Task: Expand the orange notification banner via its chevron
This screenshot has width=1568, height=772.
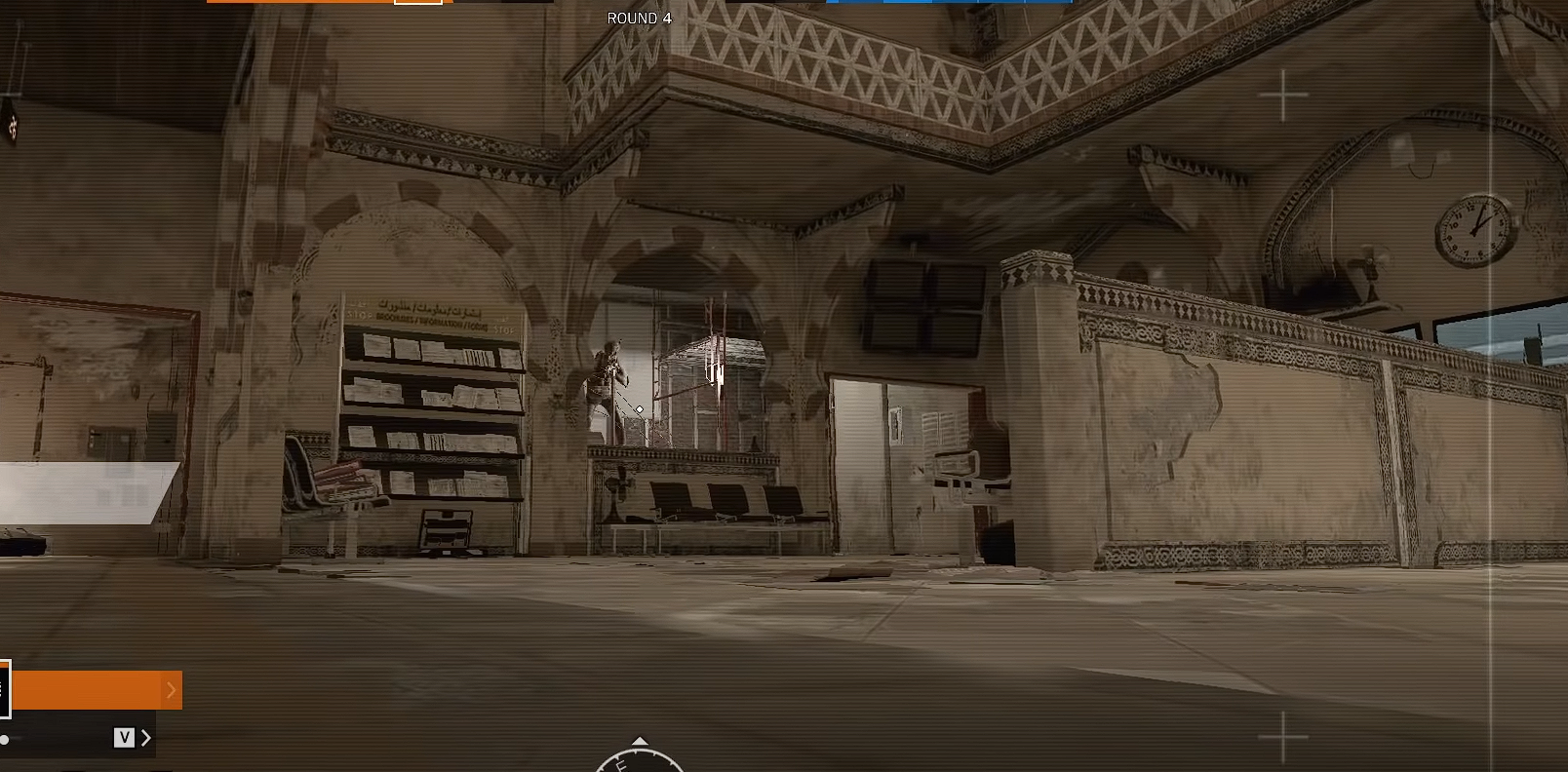Action: click(x=173, y=690)
